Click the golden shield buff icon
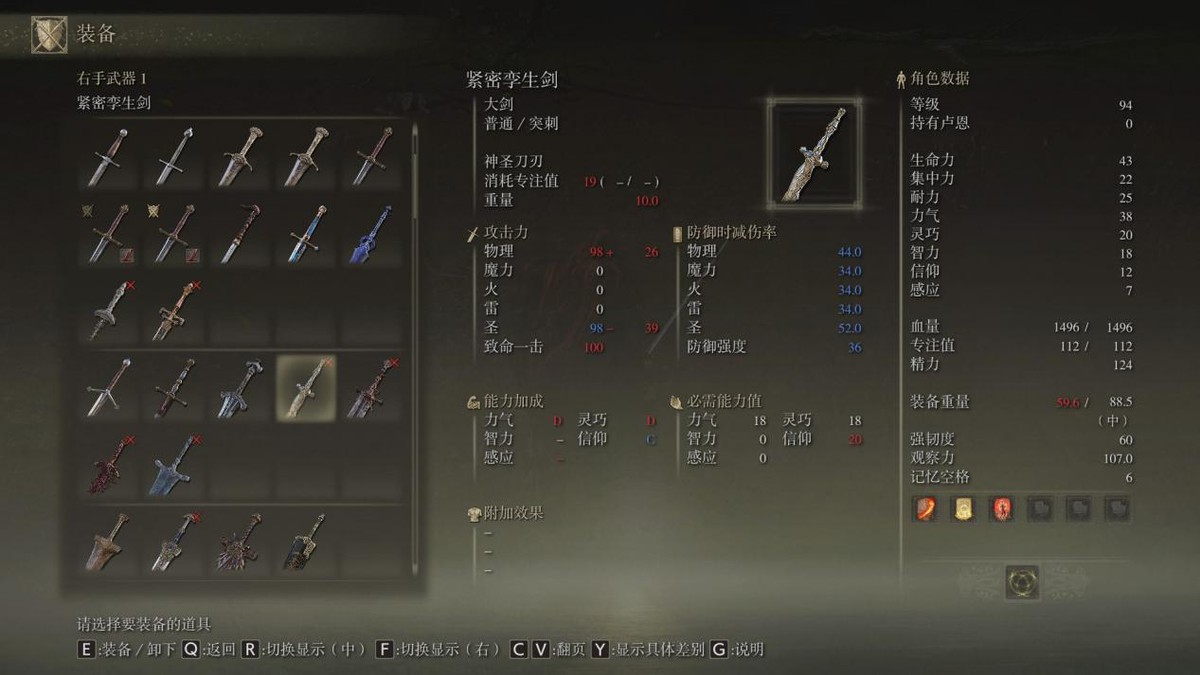 [962, 509]
